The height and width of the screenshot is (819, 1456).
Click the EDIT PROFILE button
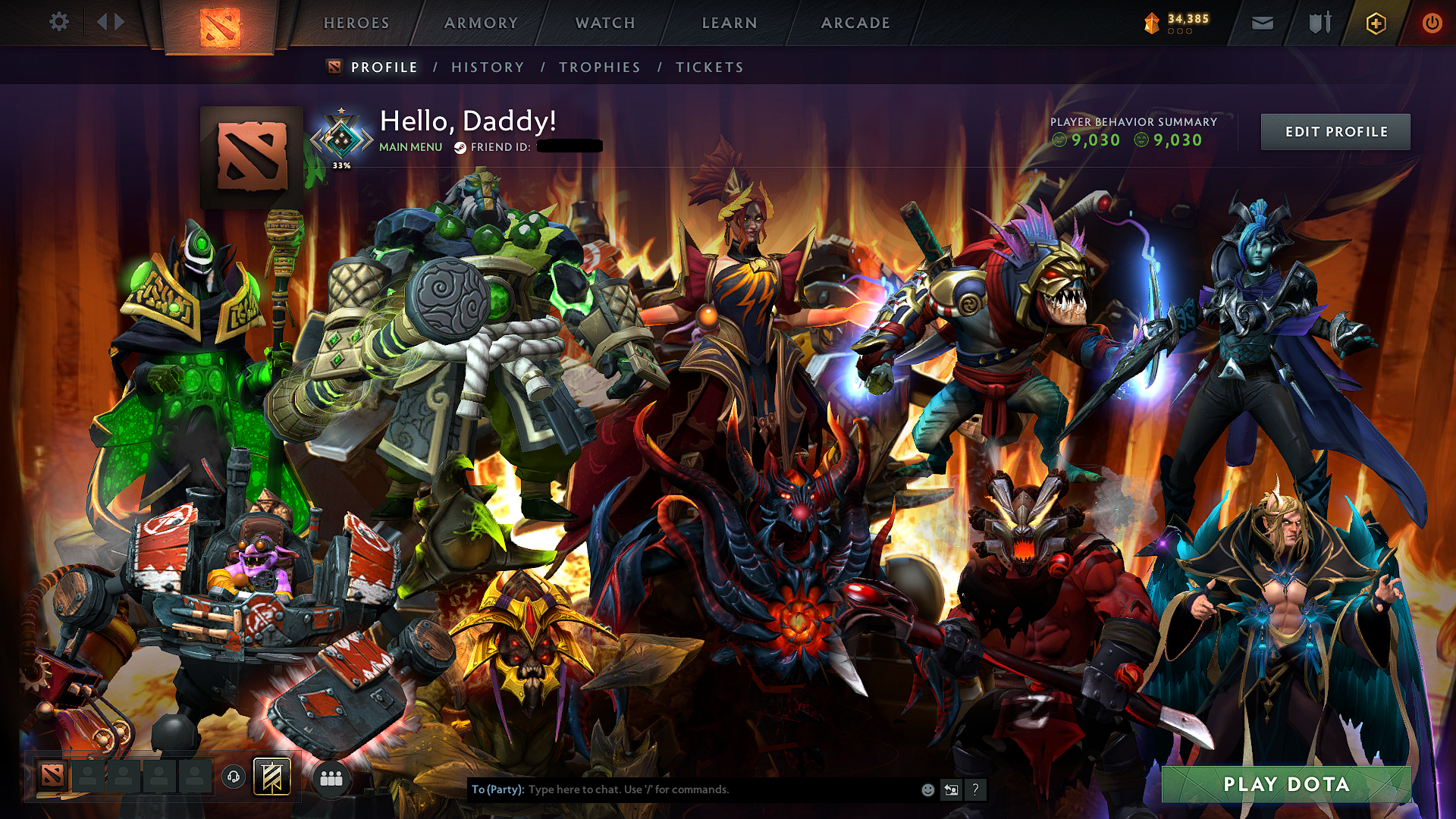[x=1335, y=131]
